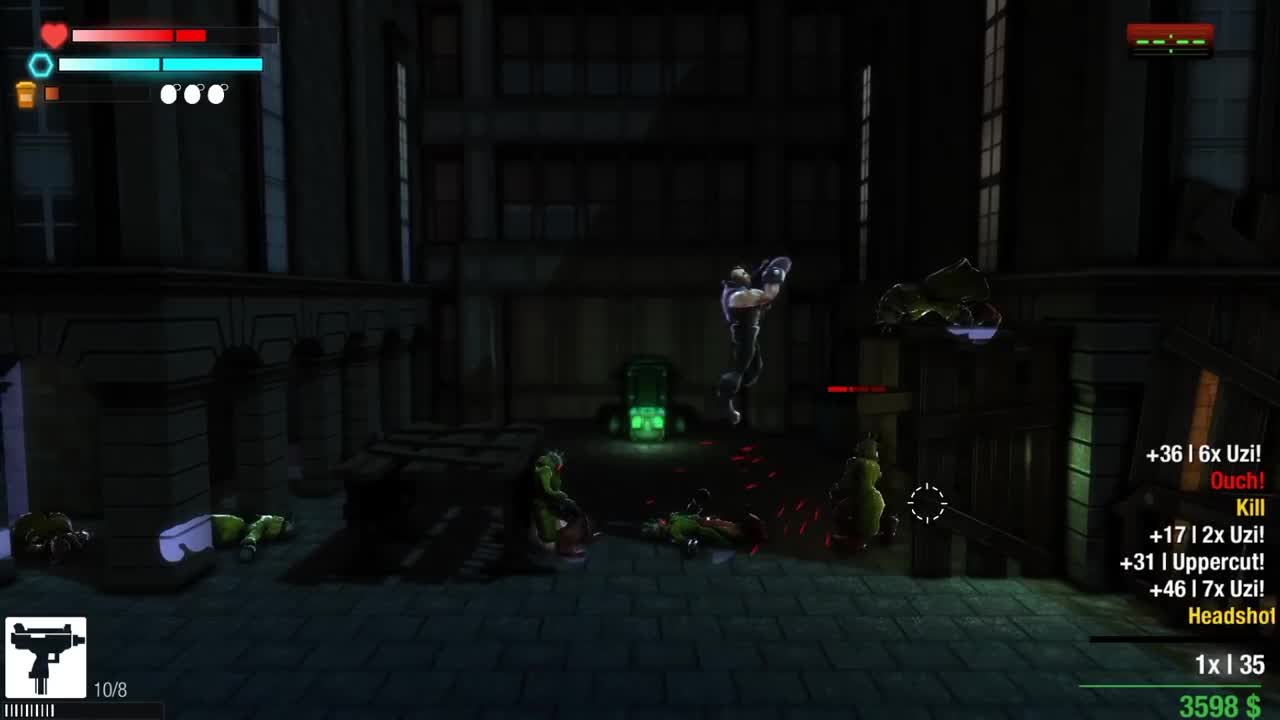Expand the 3598 $ money counter
This screenshot has width=1280, height=720.
[1222, 704]
